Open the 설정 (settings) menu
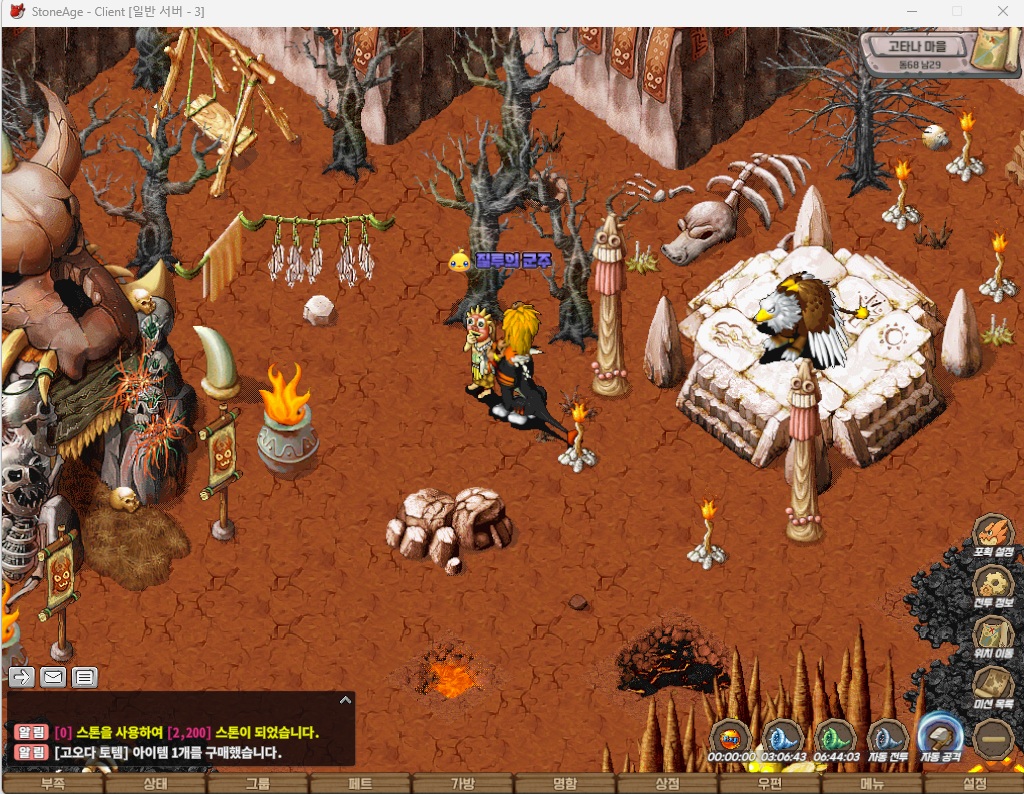This screenshot has height=794, width=1024. pyautogui.click(x=974, y=784)
